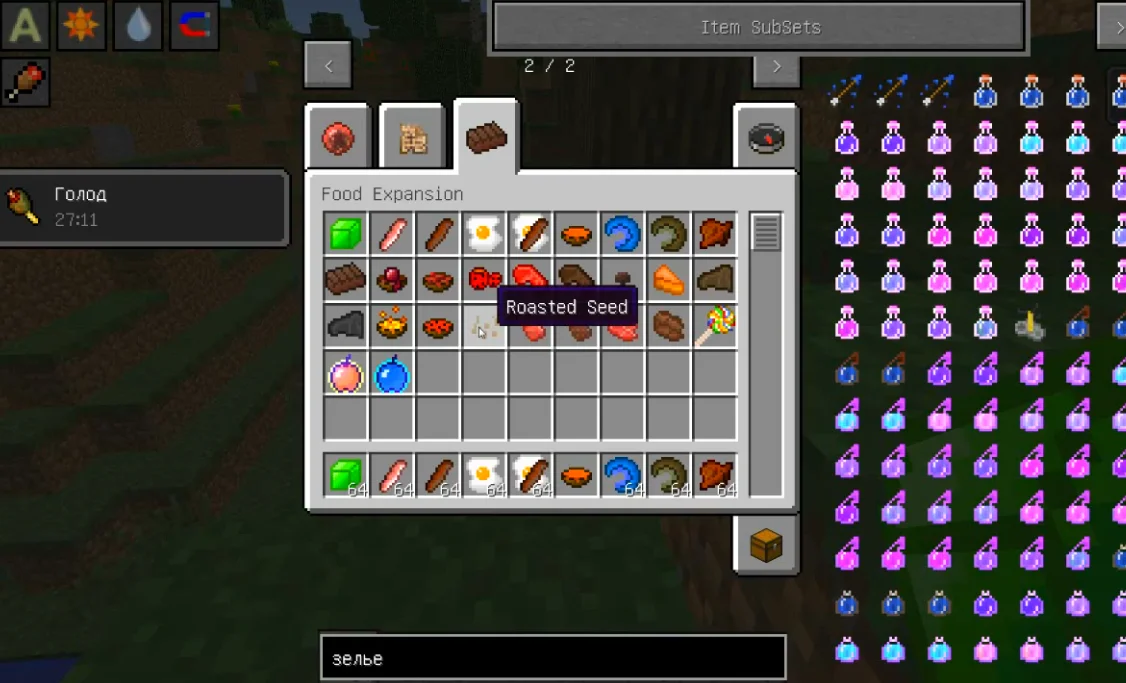Open the map-icon creative tab
The height and width of the screenshot is (683, 1126).
[x=413, y=139]
